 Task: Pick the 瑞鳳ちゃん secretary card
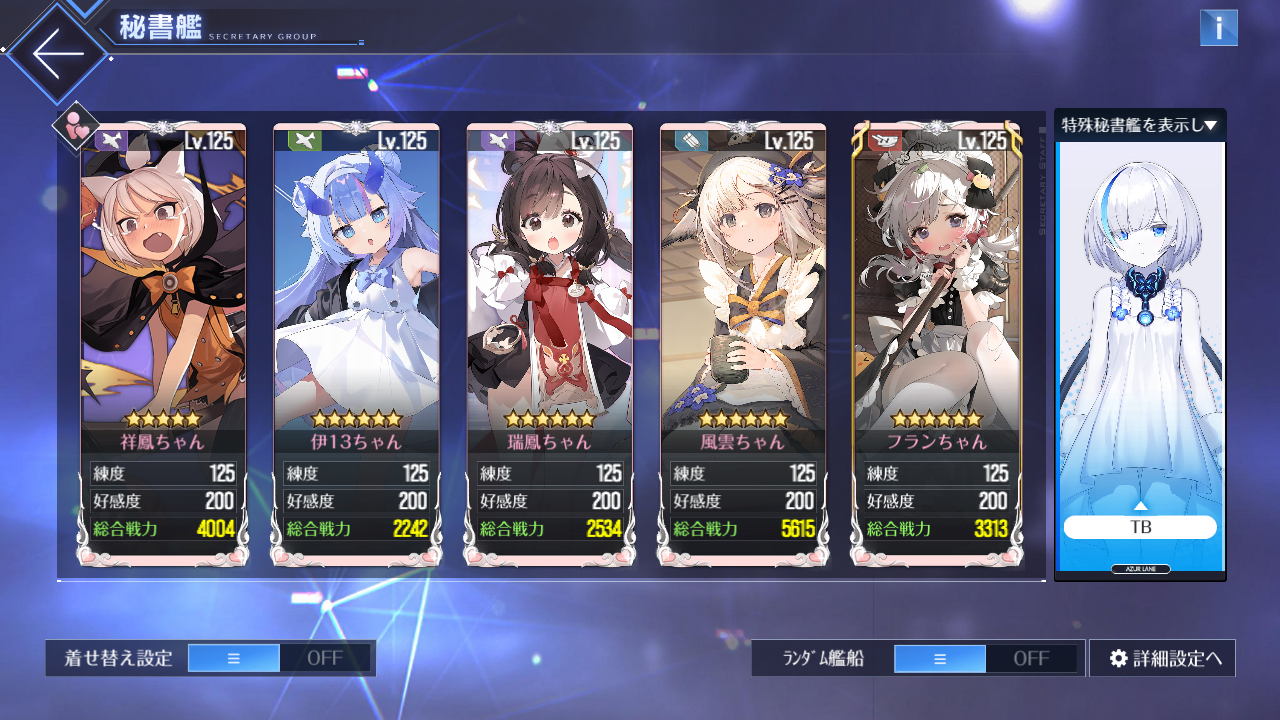[549, 300]
